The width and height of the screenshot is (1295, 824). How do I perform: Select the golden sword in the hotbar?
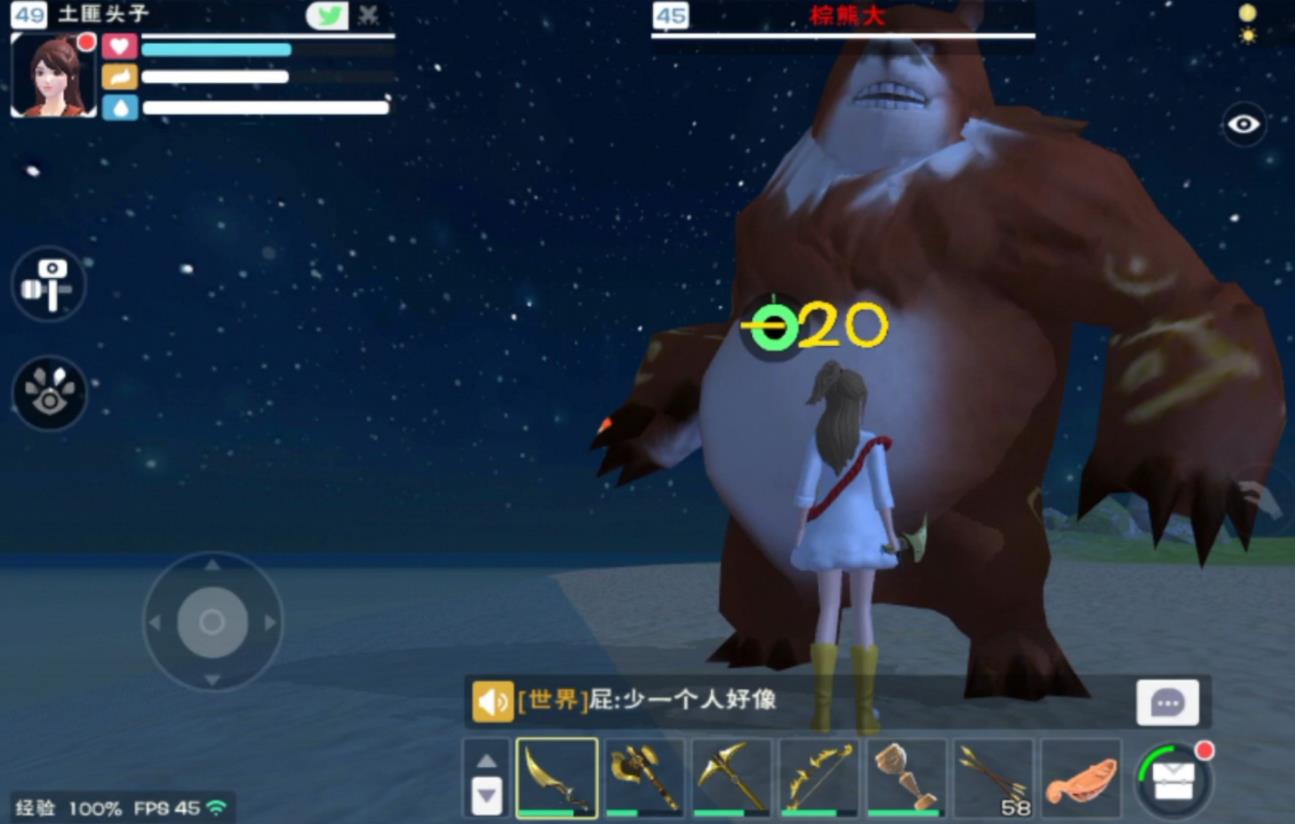coord(556,777)
